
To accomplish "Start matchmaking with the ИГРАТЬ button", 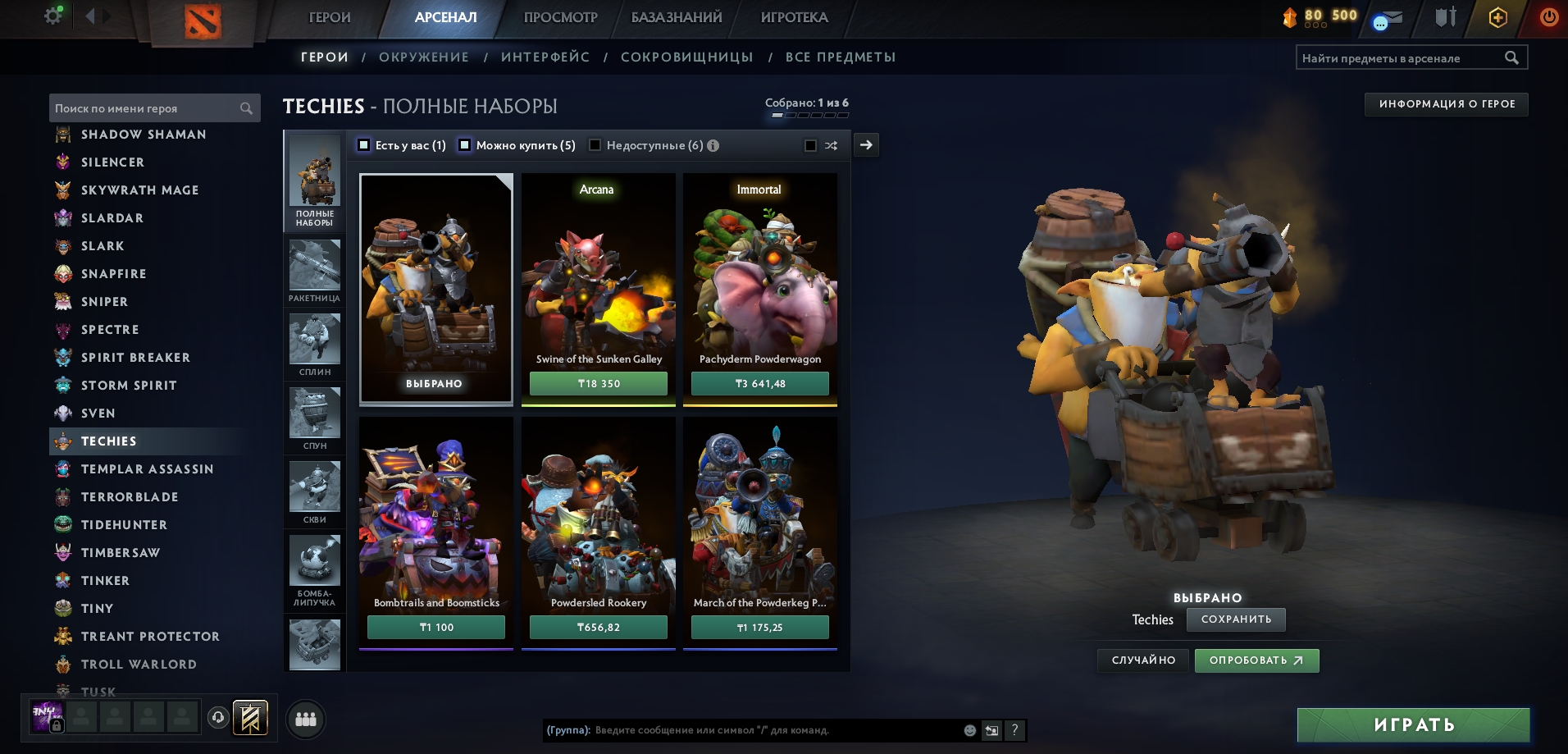I will (x=1413, y=725).
